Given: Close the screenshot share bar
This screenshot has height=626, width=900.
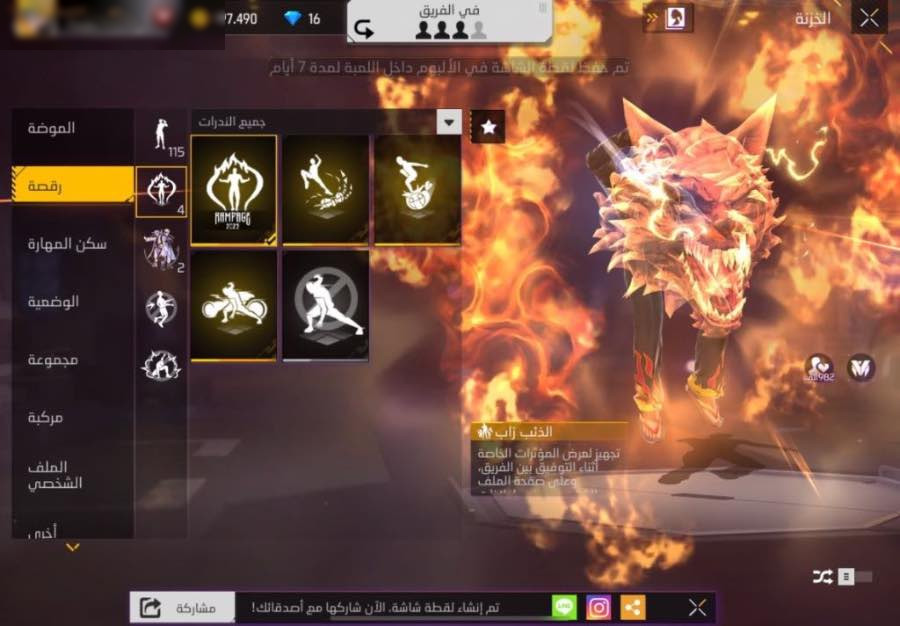Looking at the screenshot, I should 697,607.
